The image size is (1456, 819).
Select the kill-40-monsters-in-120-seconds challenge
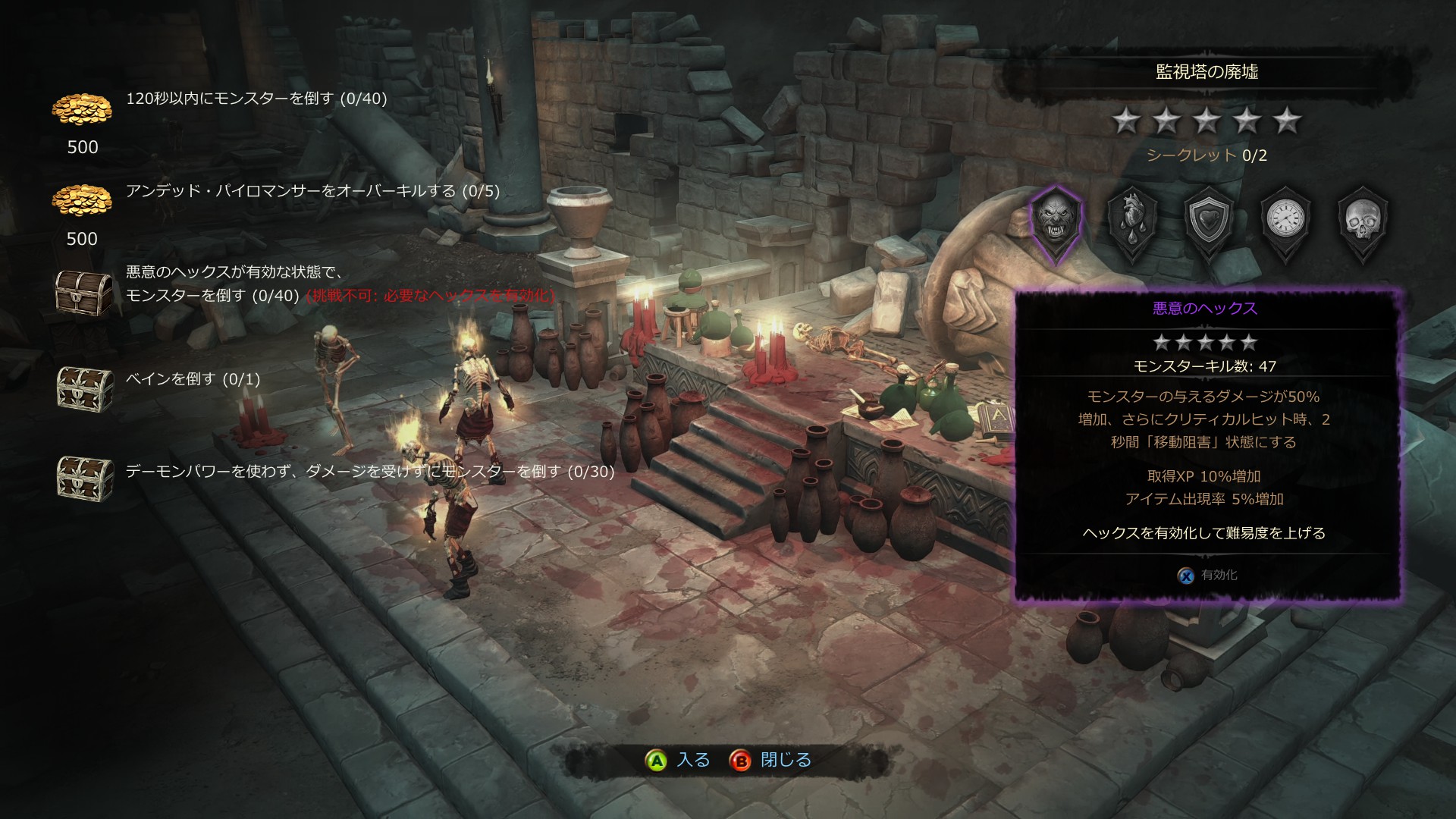[x=256, y=99]
